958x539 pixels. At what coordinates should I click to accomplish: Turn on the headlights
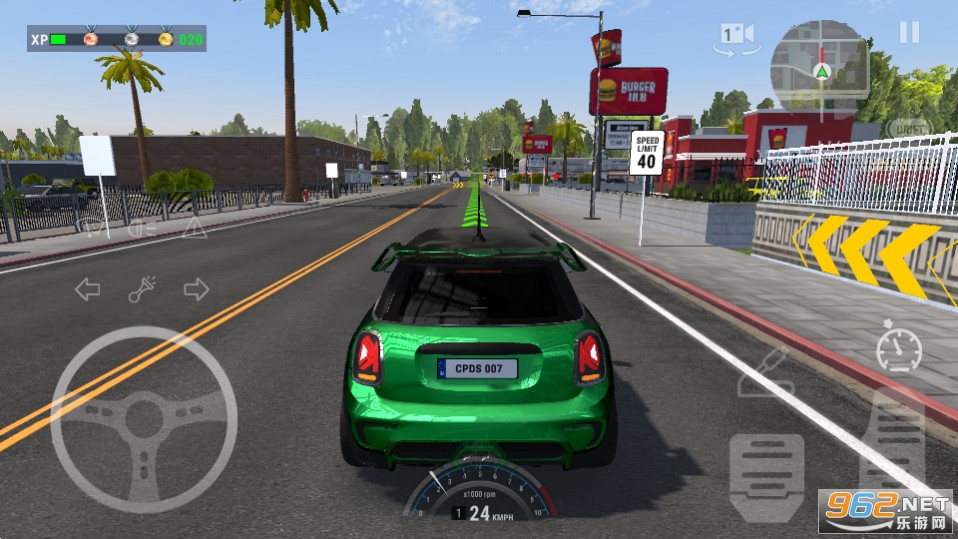point(143,228)
